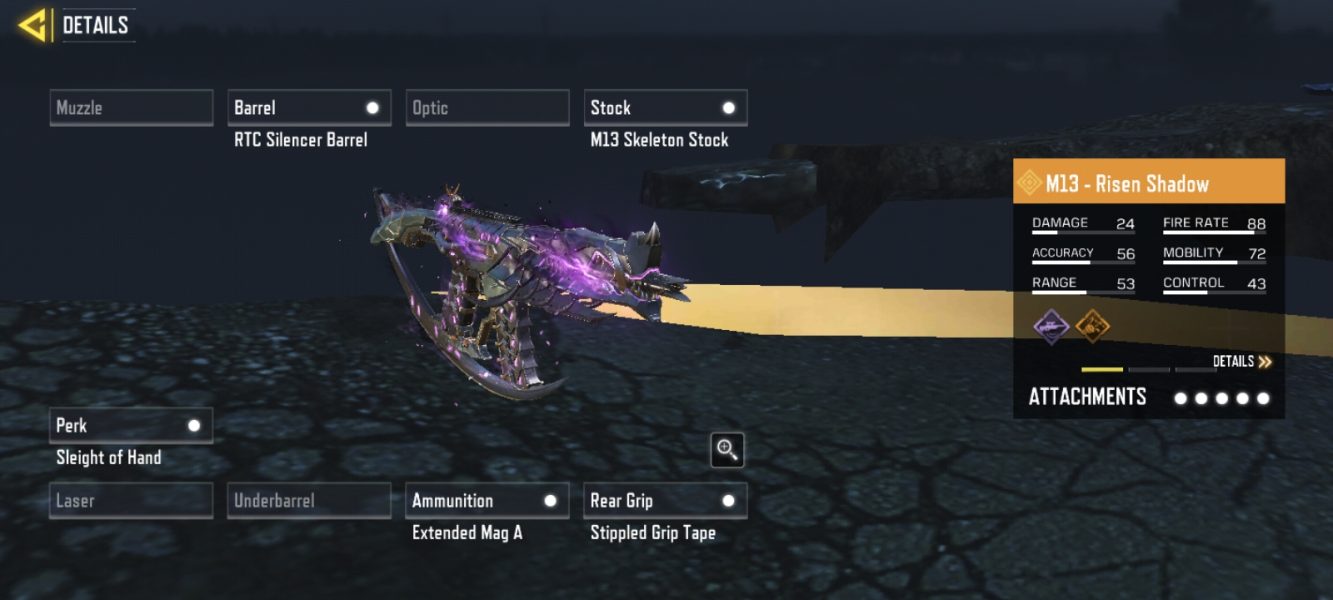This screenshot has width=1333, height=600.
Task: Select the Barrel attachment slot
Action: click(x=309, y=108)
